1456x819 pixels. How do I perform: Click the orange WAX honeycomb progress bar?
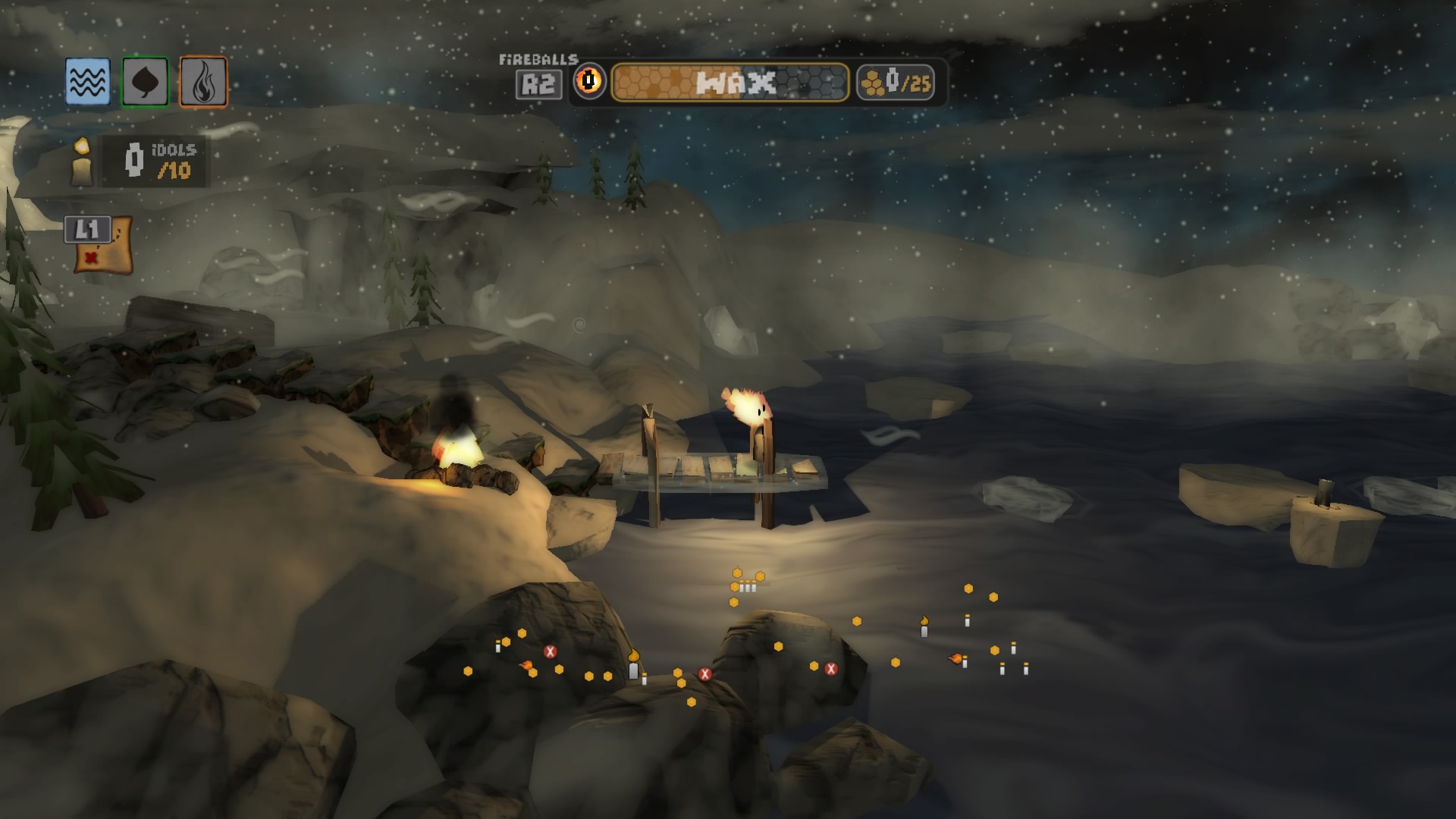(667, 83)
